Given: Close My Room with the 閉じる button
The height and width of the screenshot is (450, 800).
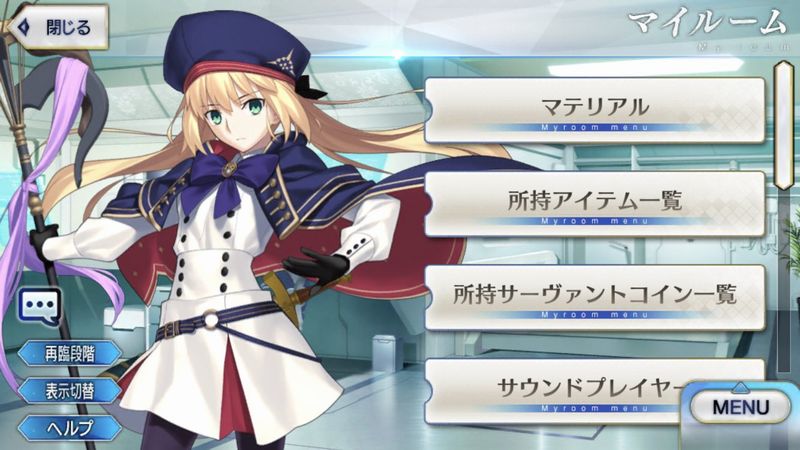Looking at the screenshot, I should click(x=56, y=27).
